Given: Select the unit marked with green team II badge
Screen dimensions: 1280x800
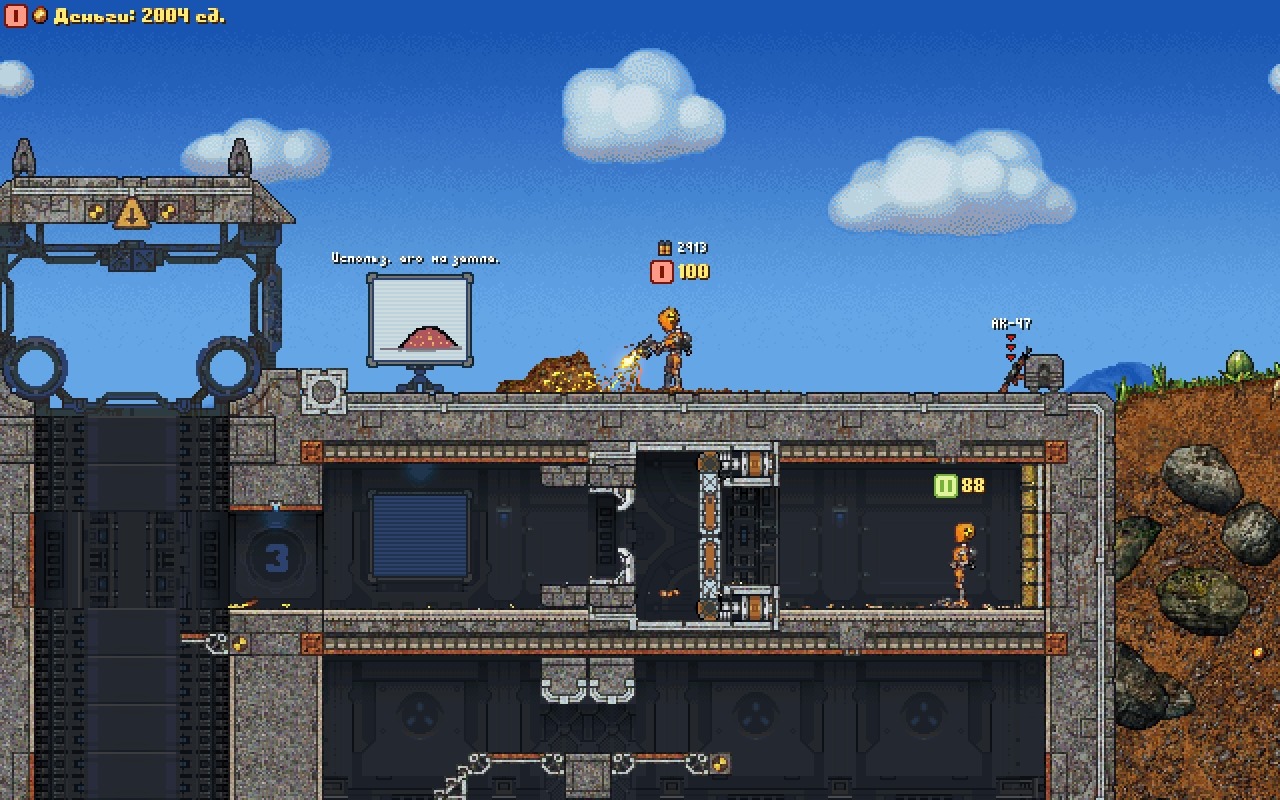Looking at the screenshot, I should click(961, 563).
